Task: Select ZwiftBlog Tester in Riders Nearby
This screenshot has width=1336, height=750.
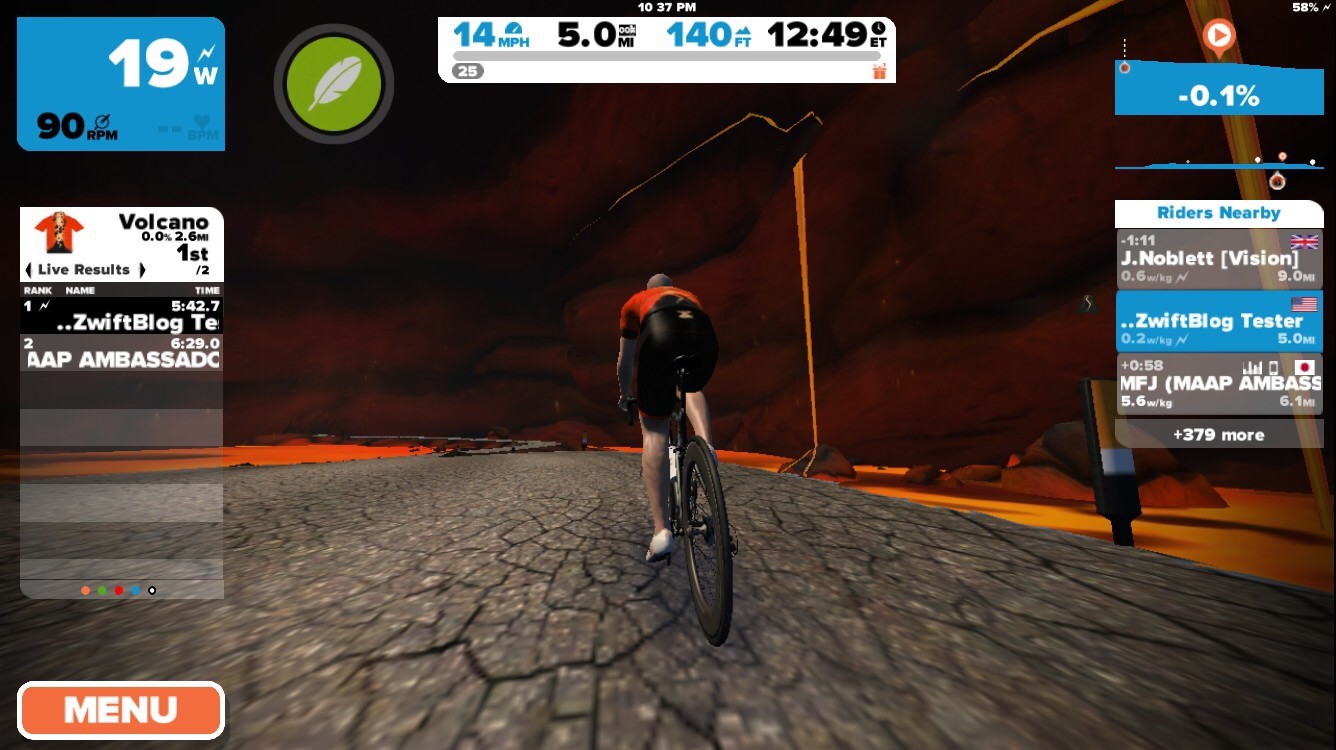Action: 1218,321
